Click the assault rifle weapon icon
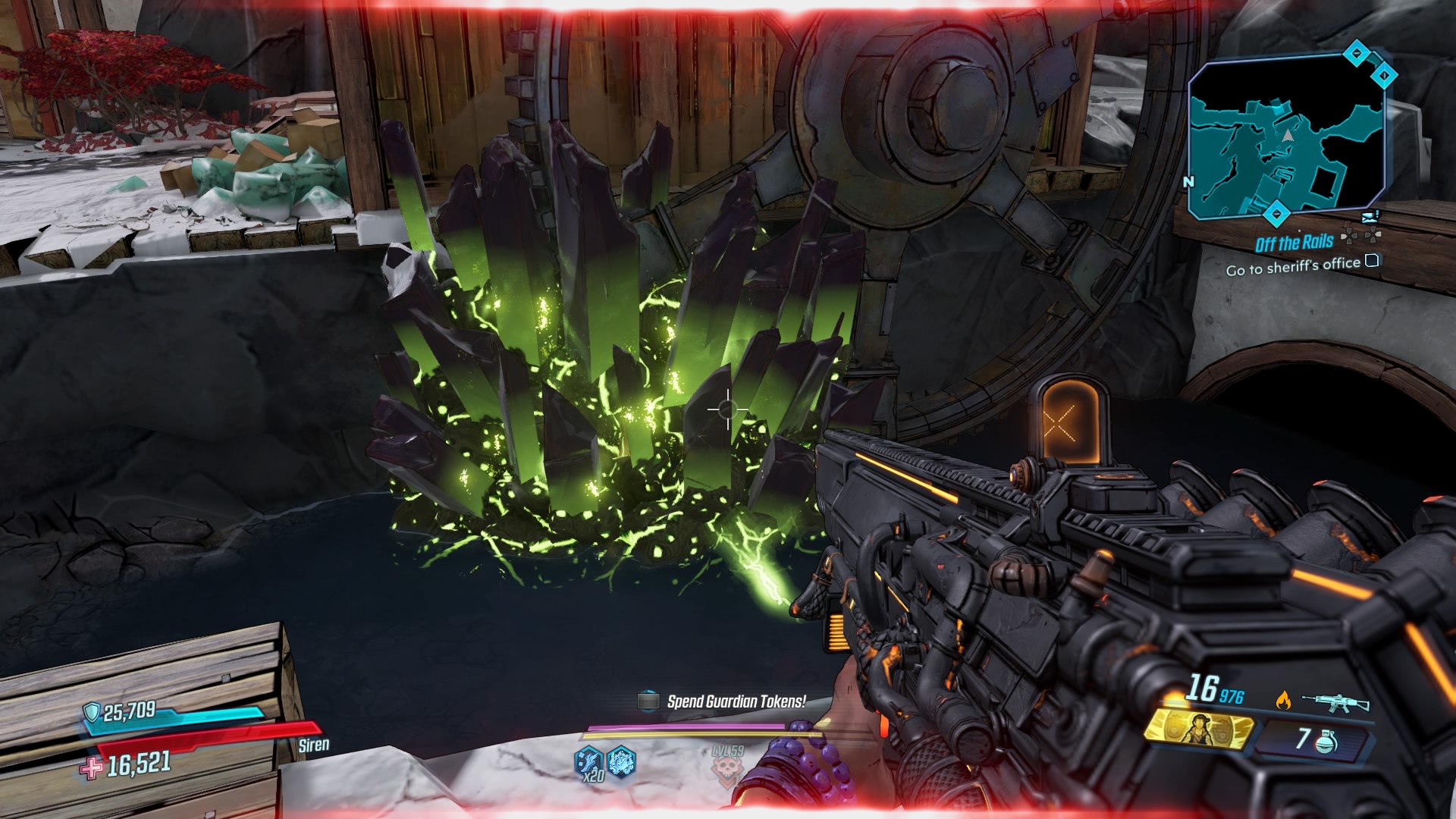 click(1335, 702)
